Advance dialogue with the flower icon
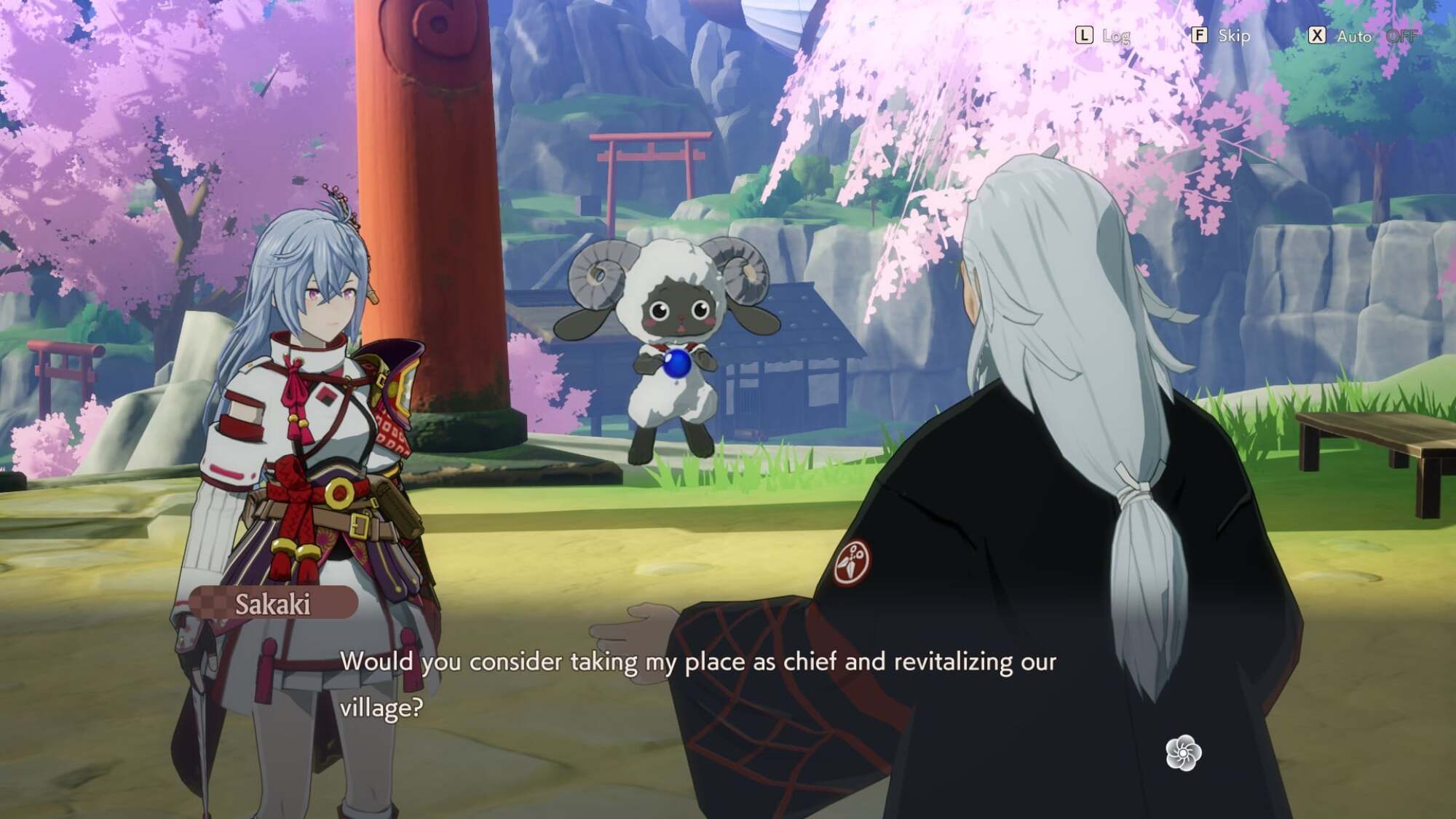The width and height of the screenshot is (1456, 819). 1183,753
